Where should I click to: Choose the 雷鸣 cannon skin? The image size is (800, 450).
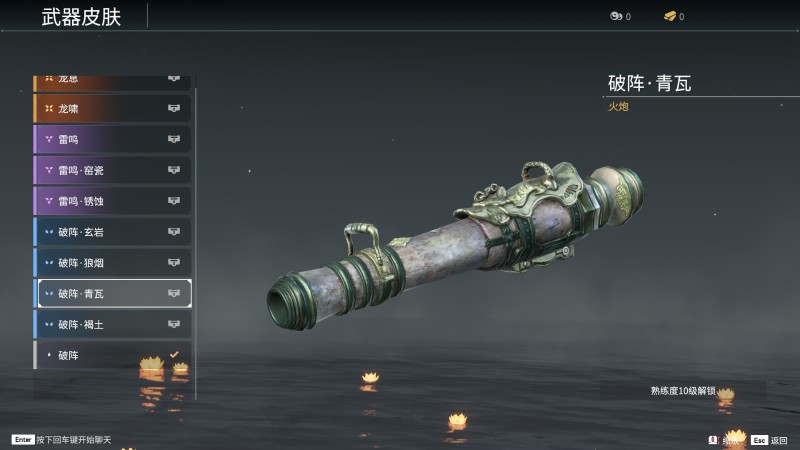click(112, 139)
